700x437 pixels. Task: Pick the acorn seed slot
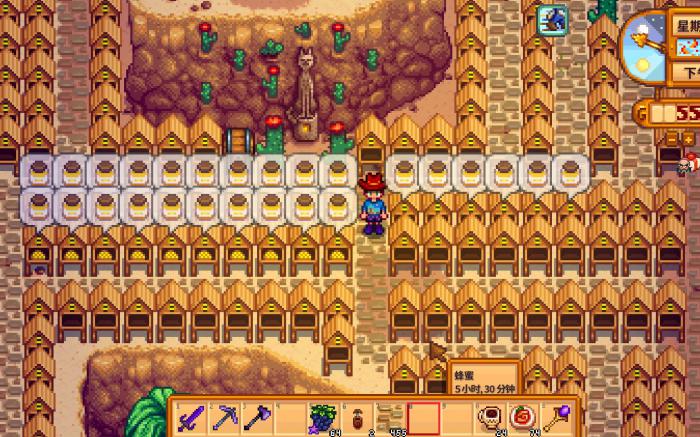pos(355,415)
